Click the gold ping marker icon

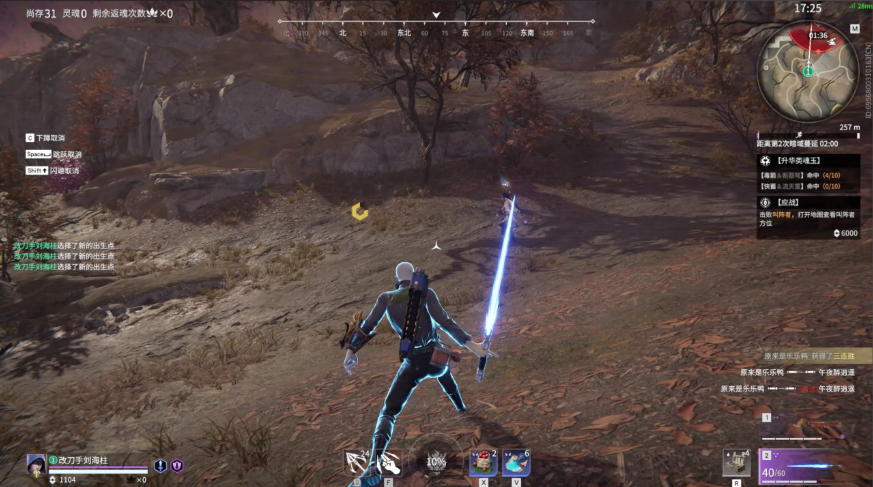point(360,211)
